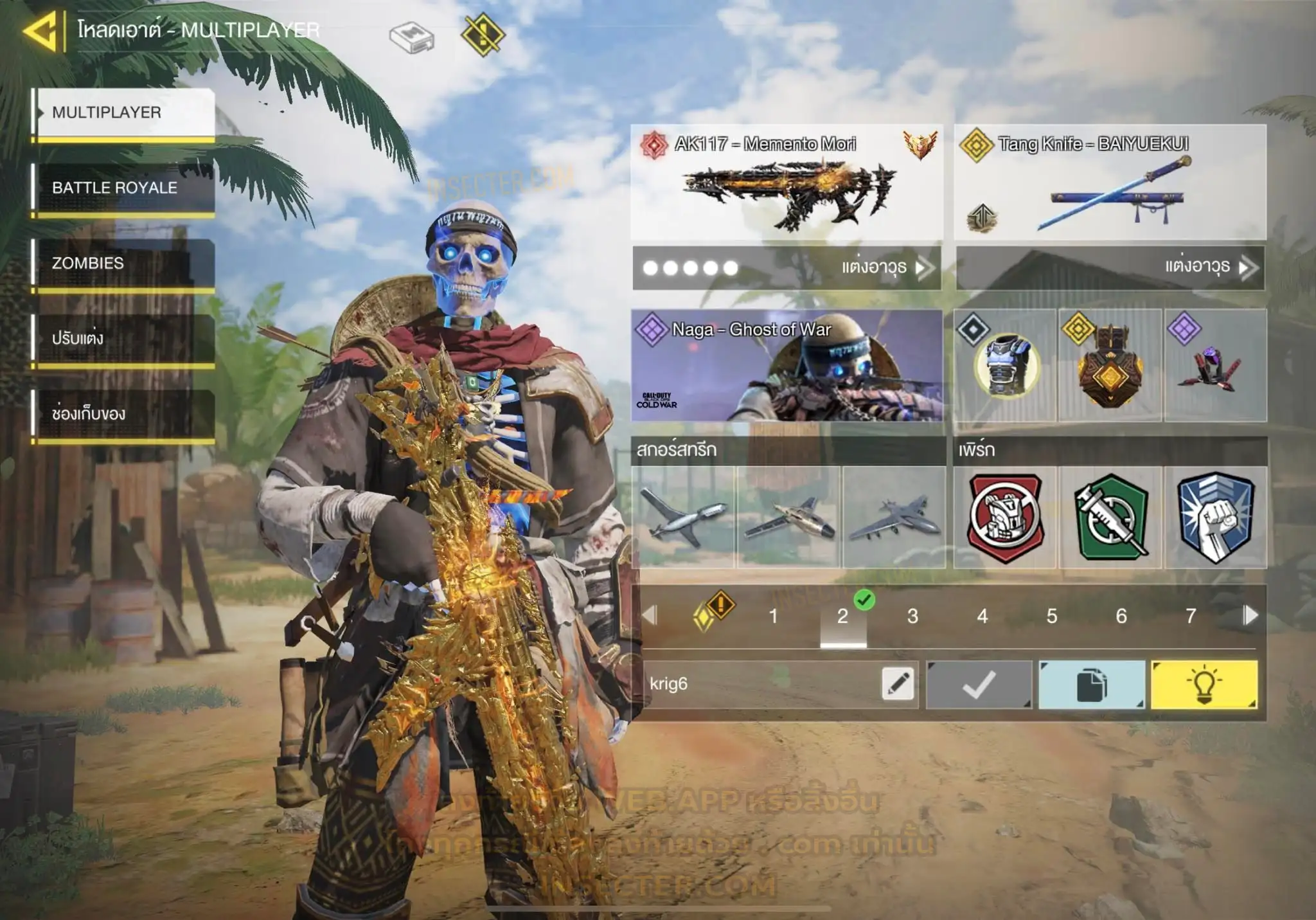Copy the loadout with the blue copy button
The height and width of the screenshot is (920, 1316).
click(1091, 684)
